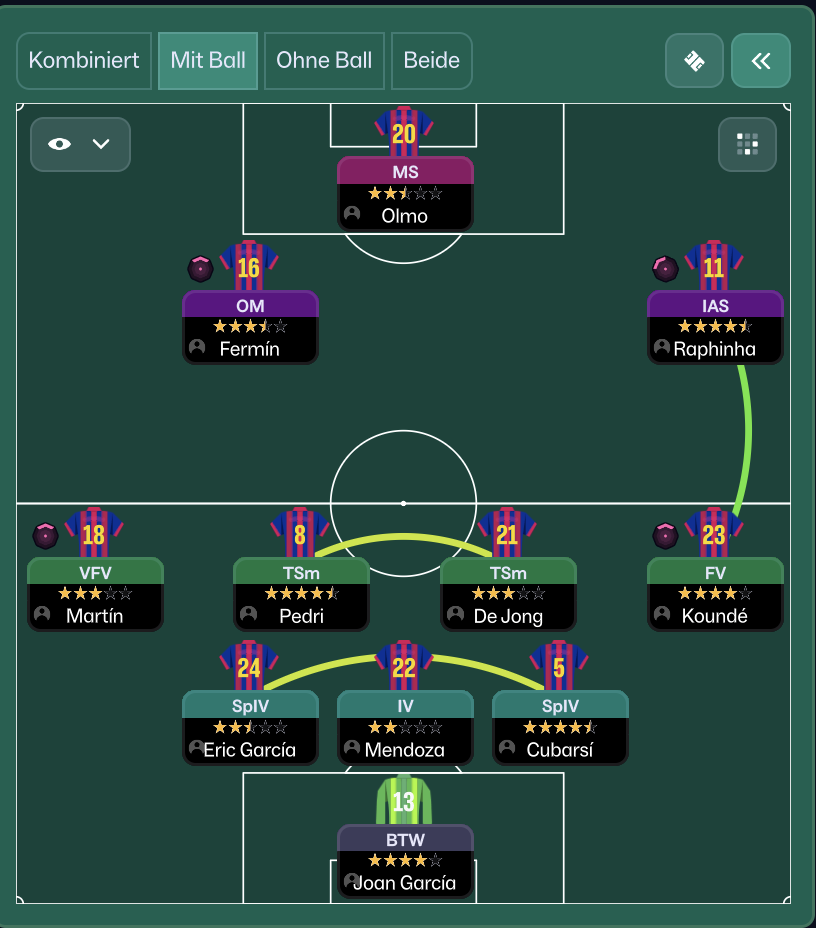Screen dimensions: 816x928
Task: Pick Eric García's SpIV card
Action: coord(250,728)
